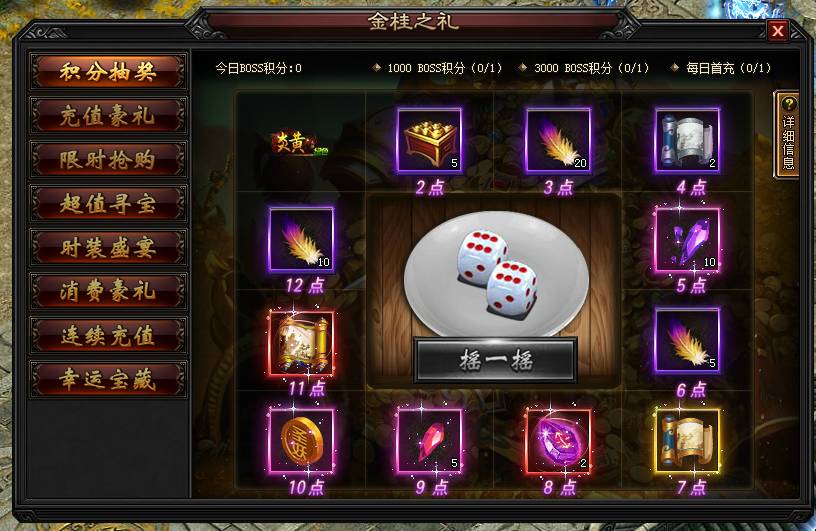This screenshot has width=816, height=531.
Task: Select the 8点 purple gem reward
Action: [558, 441]
